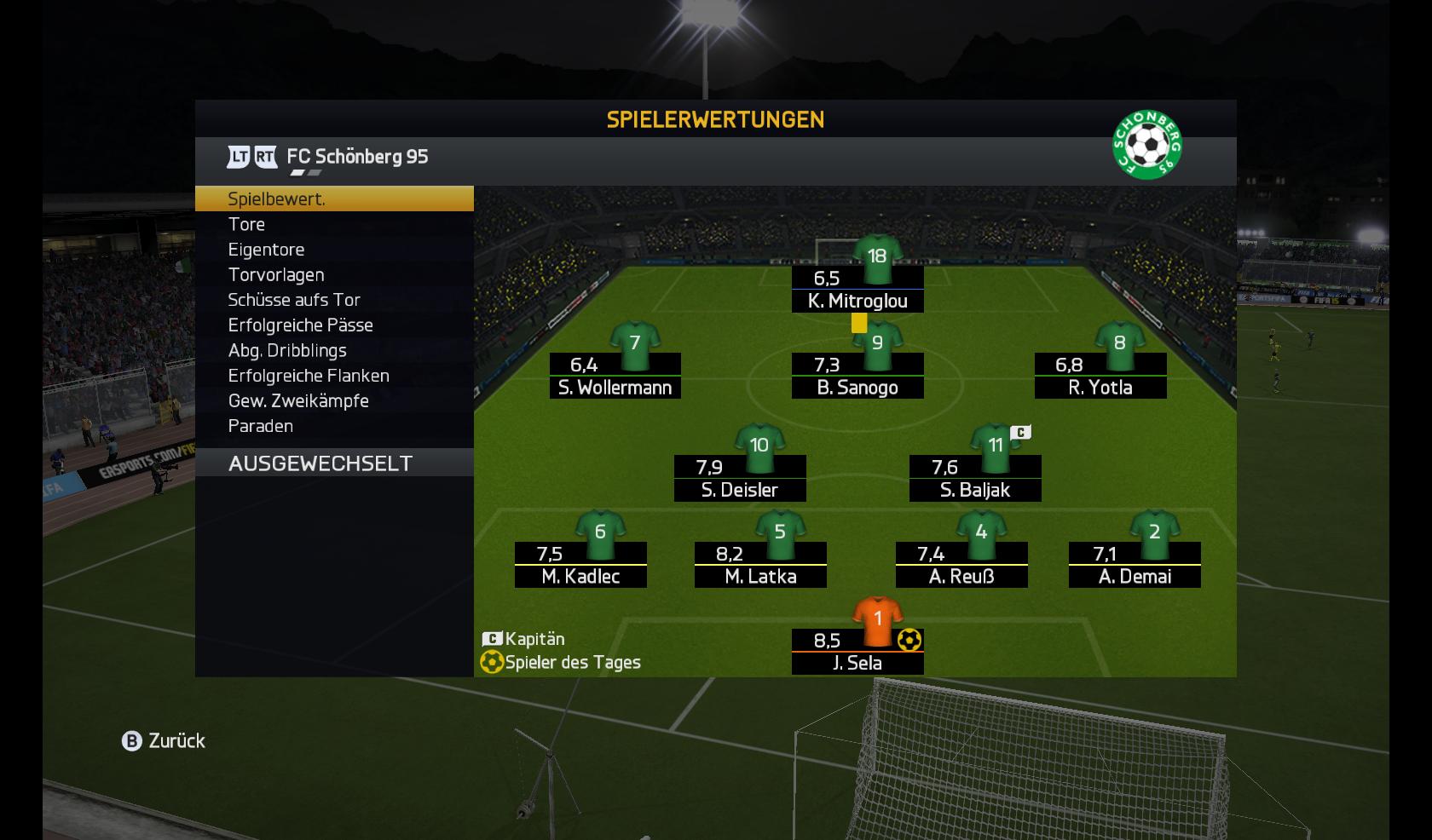1432x840 pixels.
Task: Select defender M. Latka's card
Action: tap(760, 565)
